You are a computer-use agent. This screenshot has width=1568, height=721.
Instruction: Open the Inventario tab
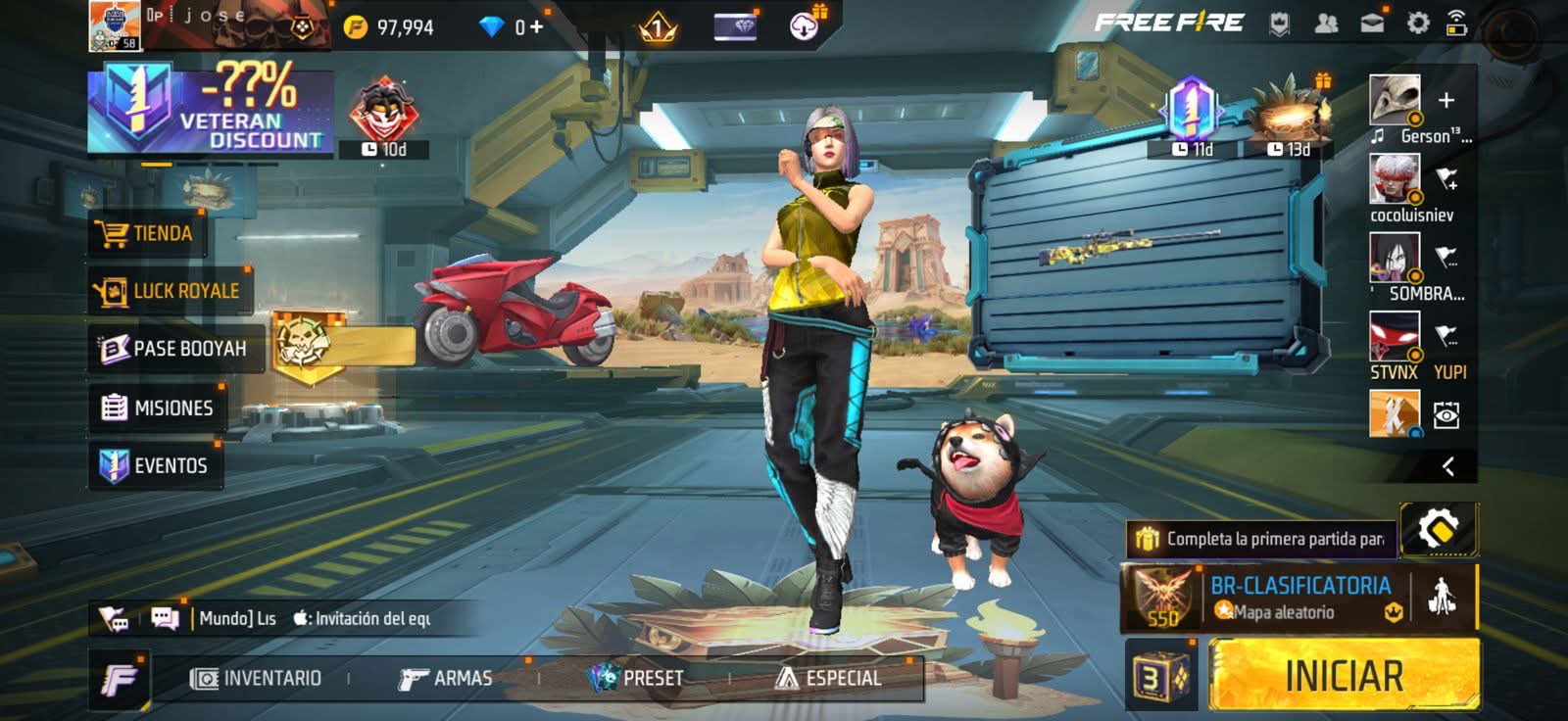pyautogui.click(x=257, y=678)
